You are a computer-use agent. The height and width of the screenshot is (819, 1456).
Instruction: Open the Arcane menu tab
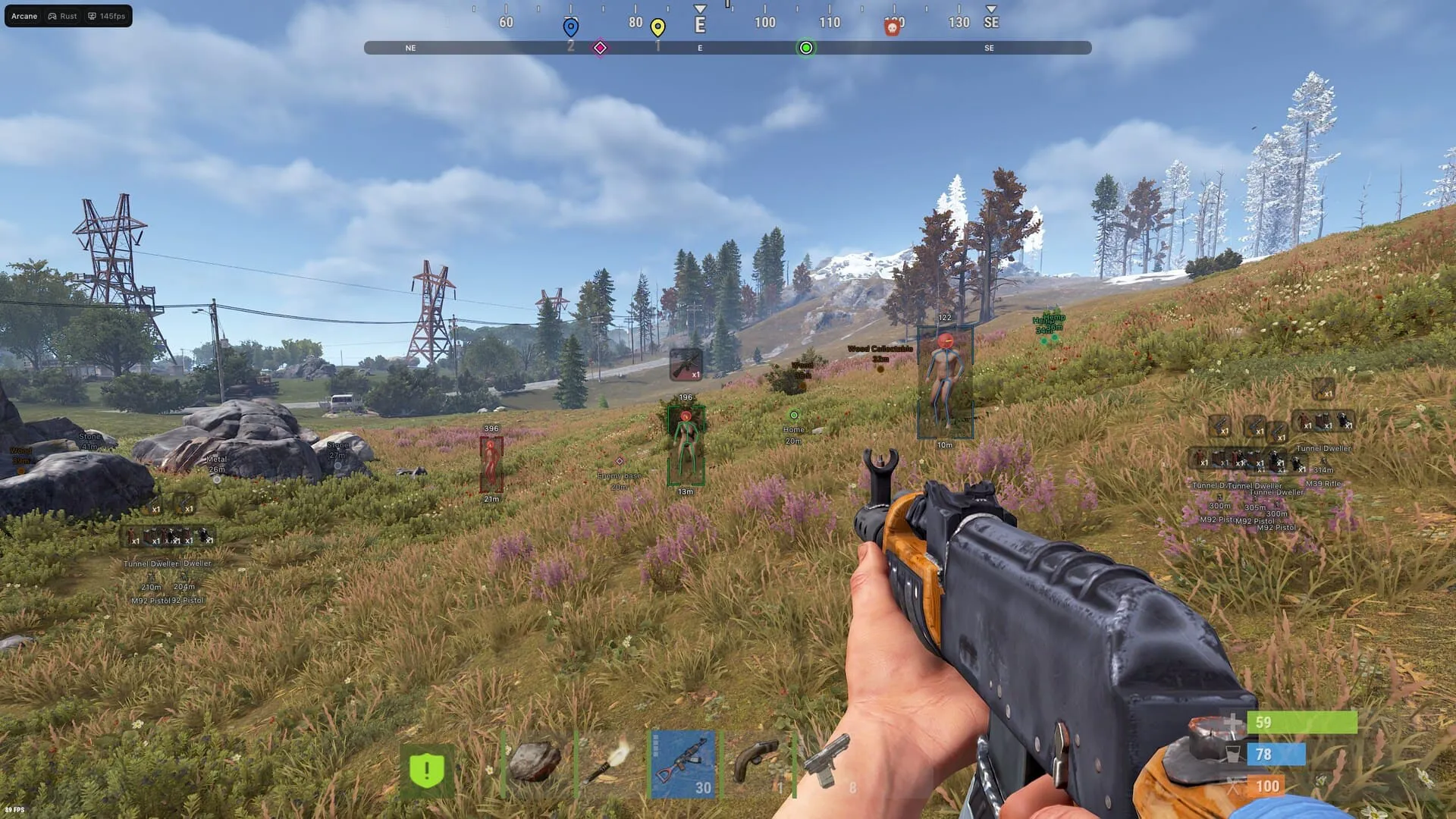click(x=24, y=16)
